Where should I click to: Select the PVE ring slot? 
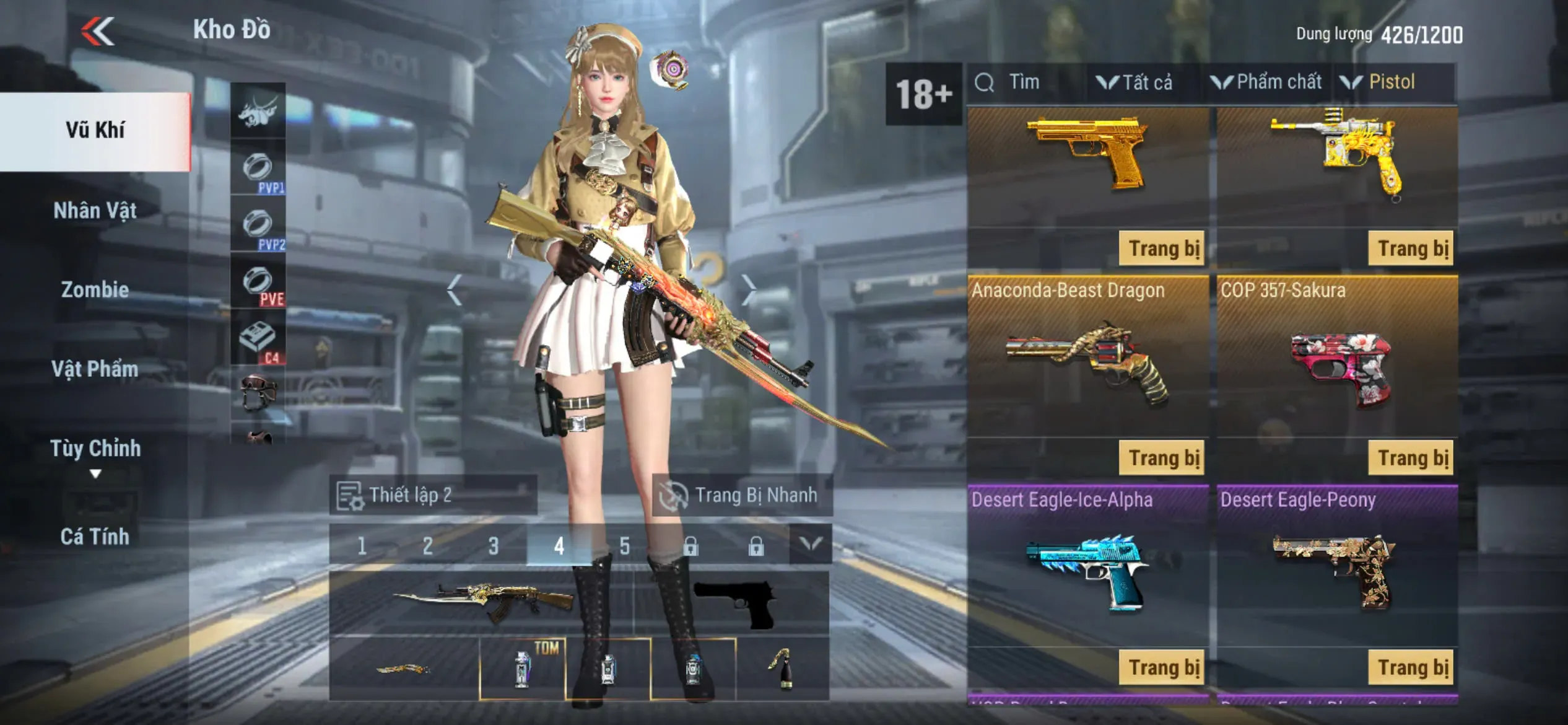(x=258, y=284)
